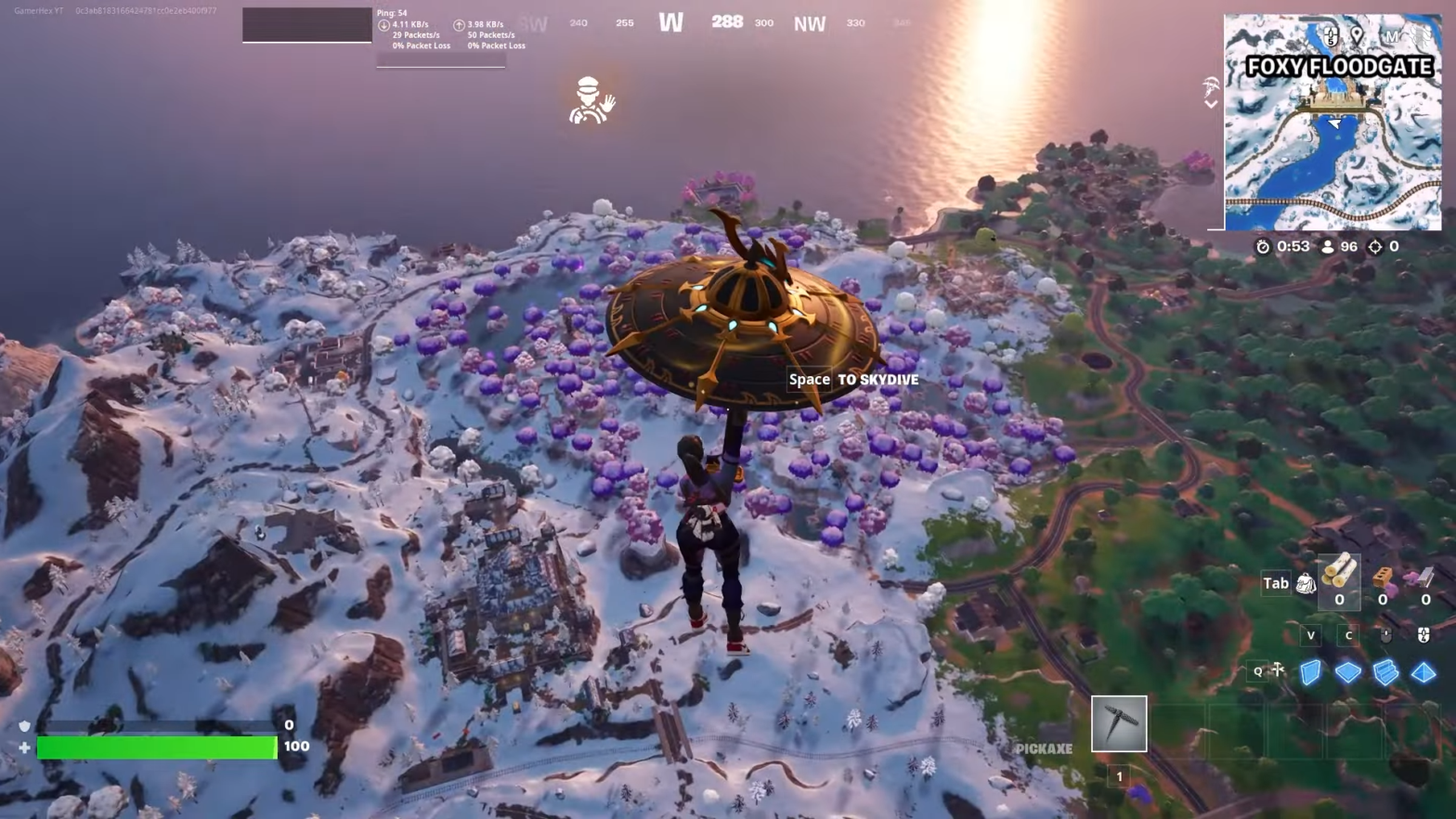Click the eliminations crosshair icon below the minimap
Screen dimensions: 1456x819
[1375, 247]
